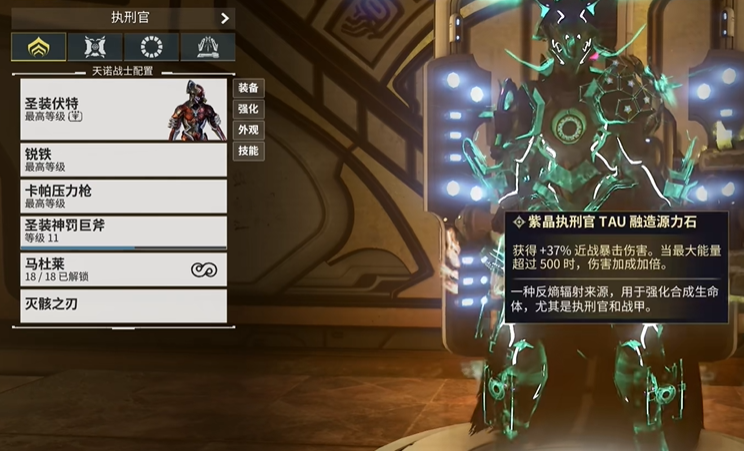Select the Warframe lotus emblem tab
This screenshot has width=744, height=451.
coord(39,47)
